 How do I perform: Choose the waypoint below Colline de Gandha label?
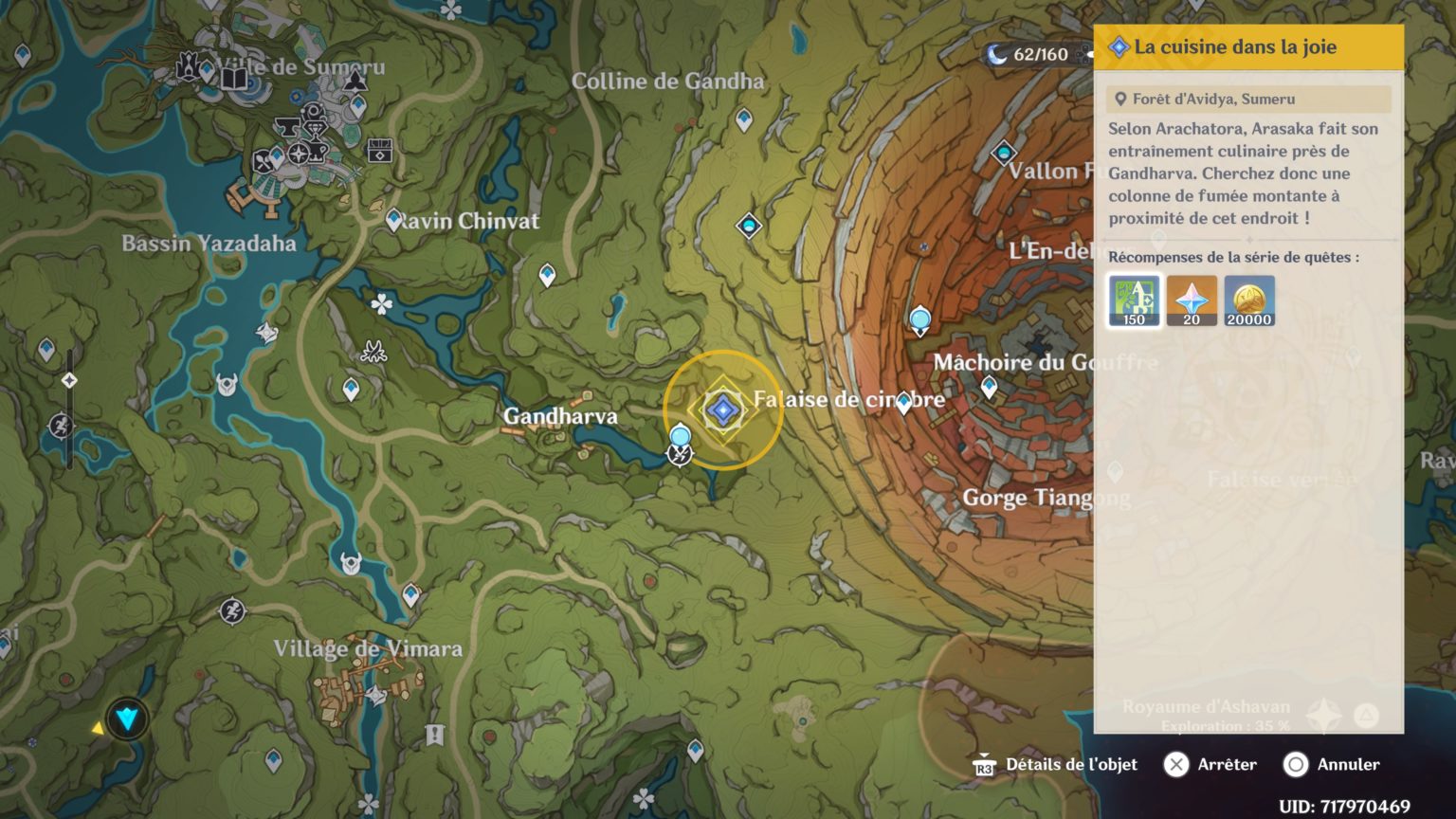tap(744, 119)
